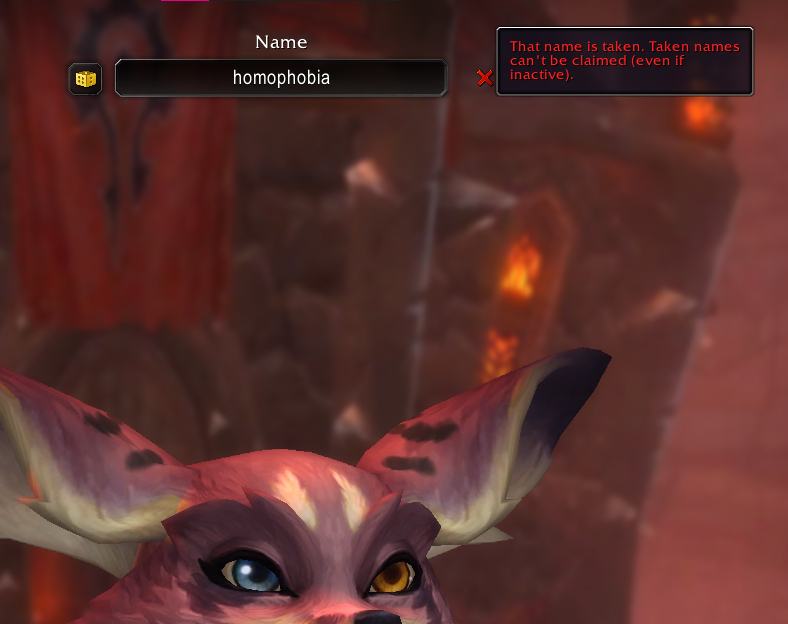Viewport: 788px width, 624px height.
Task: Click the character name input field
Action: pyautogui.click(x=281, y=78)
